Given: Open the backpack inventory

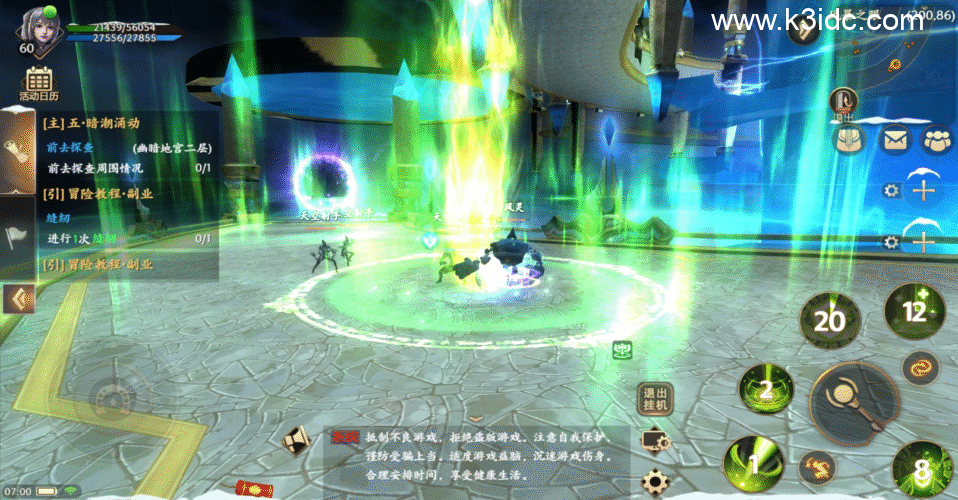Looking at the screenshot, I should (x=850, y=141).
